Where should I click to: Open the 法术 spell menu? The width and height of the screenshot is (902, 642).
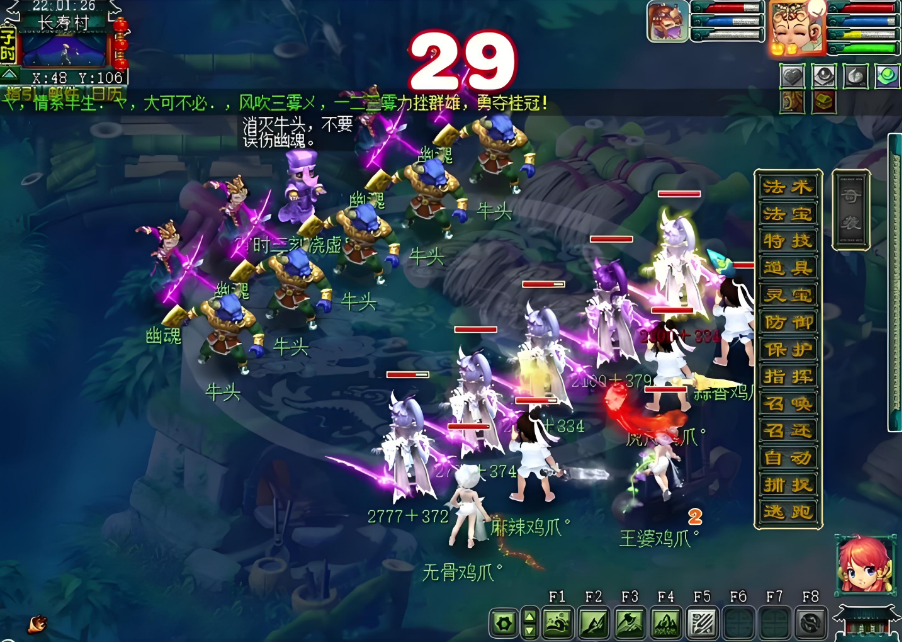point(789,187)
